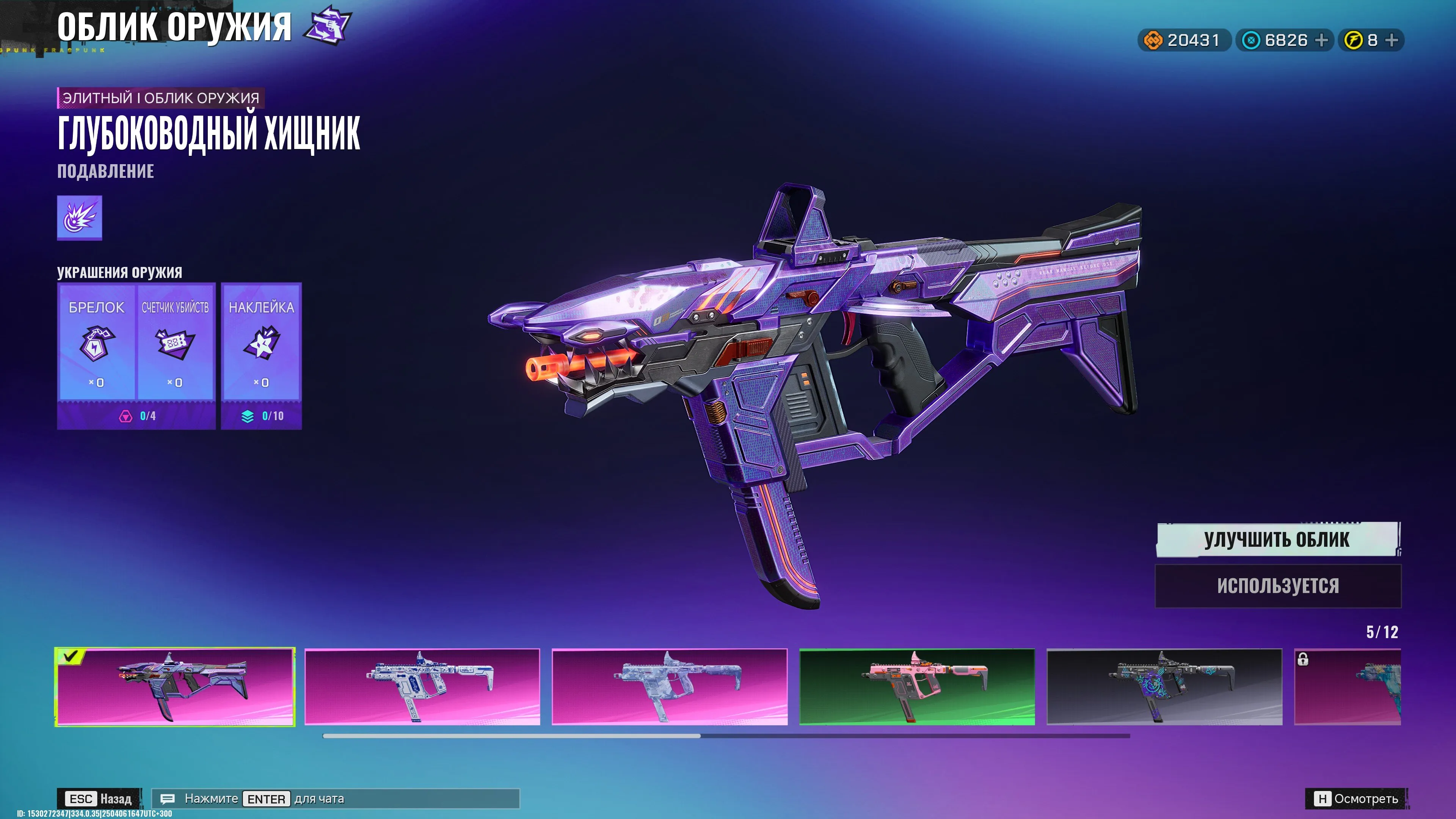
Task: Select the Подавление ability icon
Action: (x=79, y=219)
